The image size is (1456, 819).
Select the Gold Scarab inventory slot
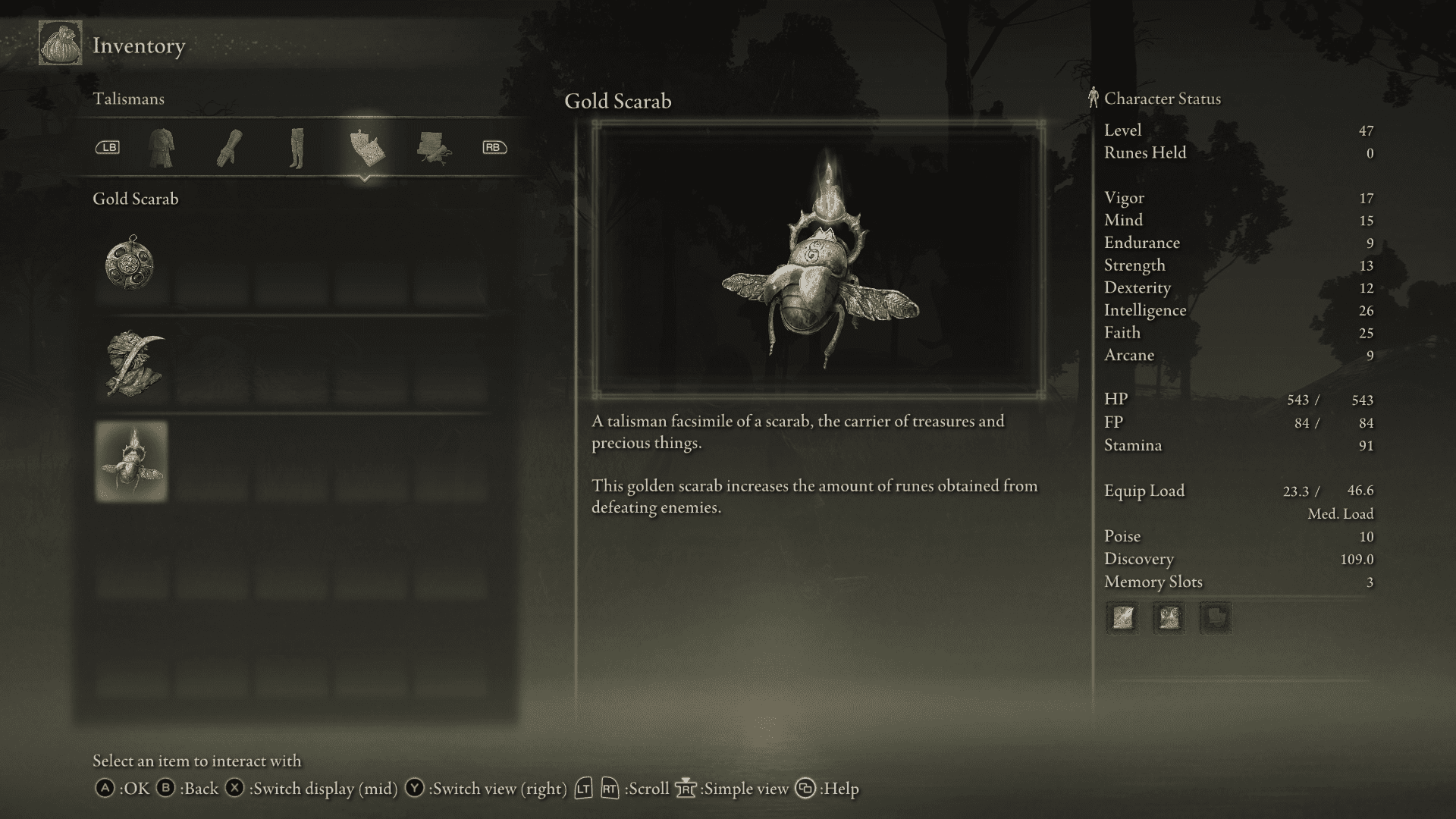click(x=132, y=461)
